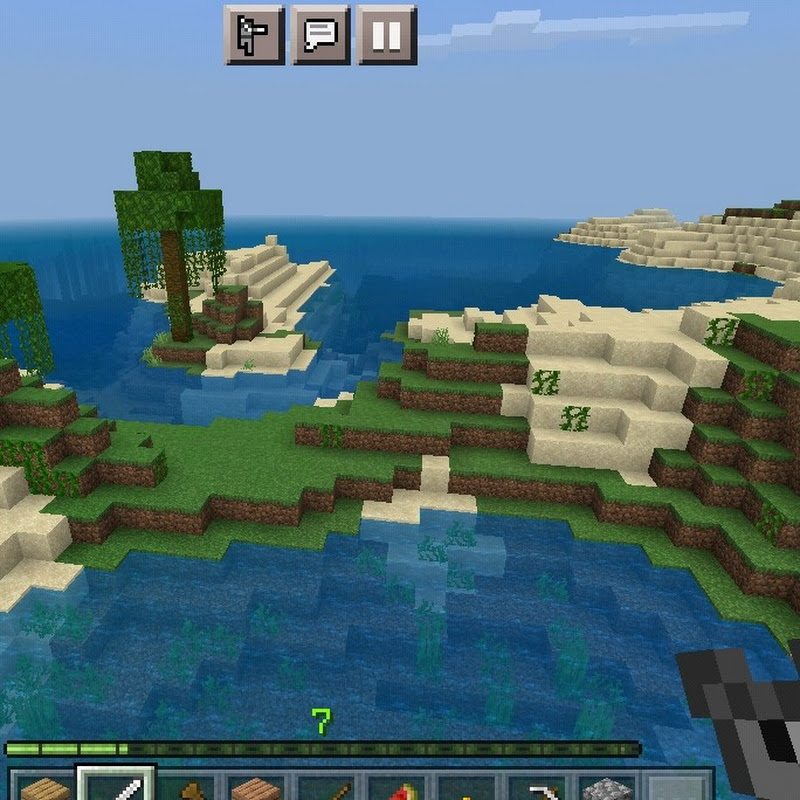This screenshot has width=800, height=800.
Task: Pause the game
Action: (x=387, y=34)
